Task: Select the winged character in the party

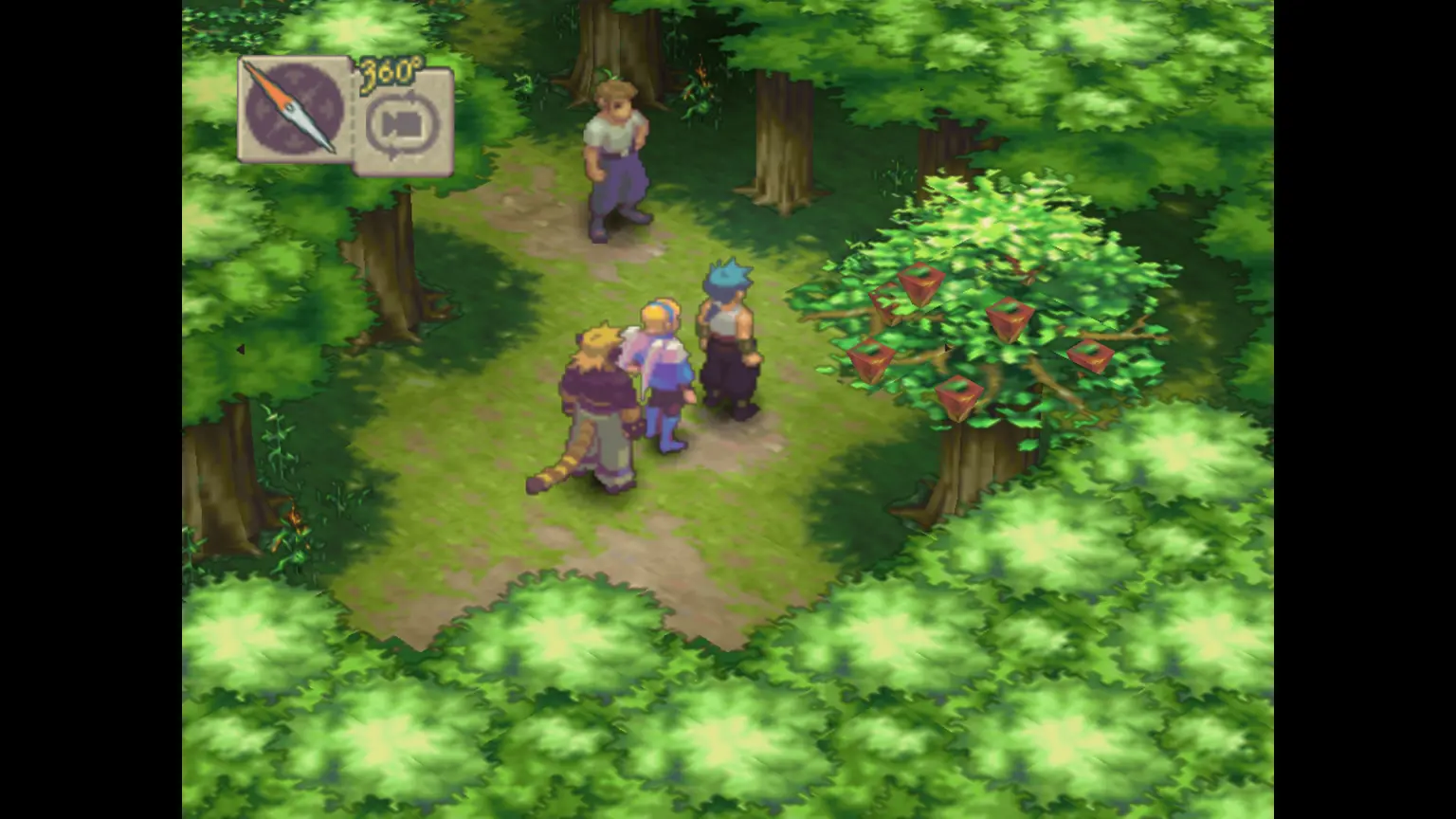Action: tap(664, 365)
